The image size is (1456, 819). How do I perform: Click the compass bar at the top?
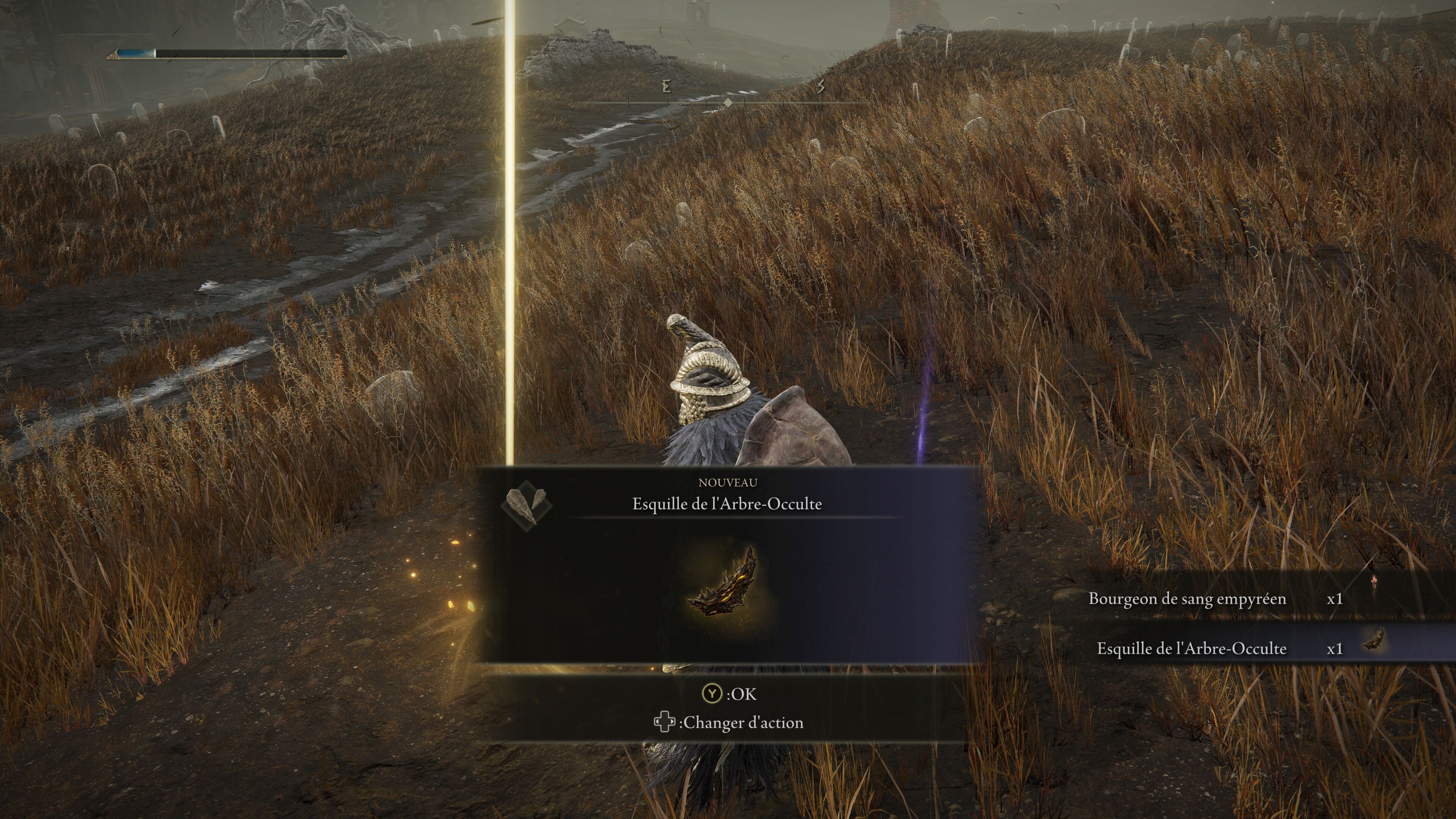click(x=728, y=103)
